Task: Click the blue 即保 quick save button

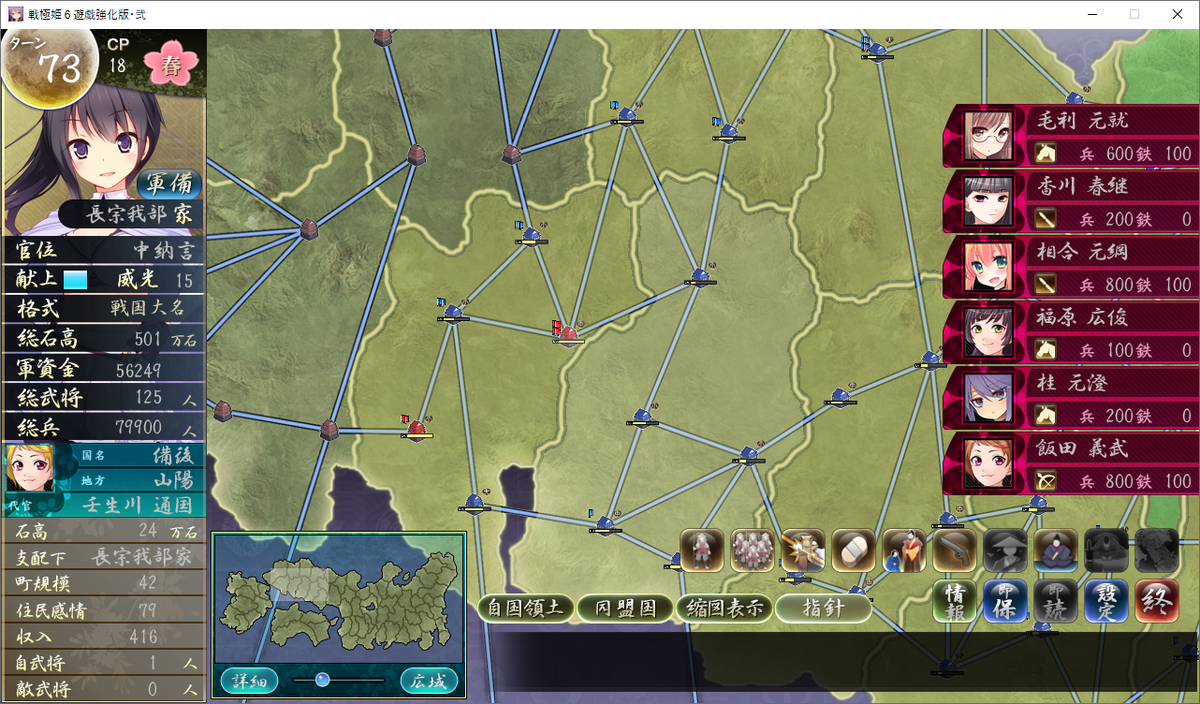Action: point(1004,601)
